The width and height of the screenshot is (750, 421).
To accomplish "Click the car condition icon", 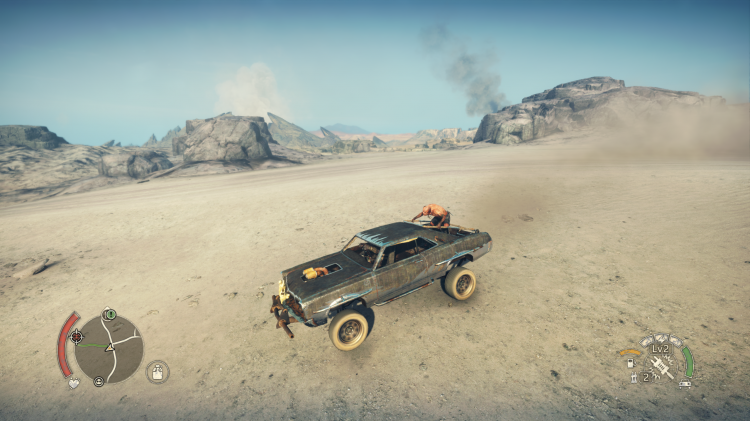I will pos(685,383).
